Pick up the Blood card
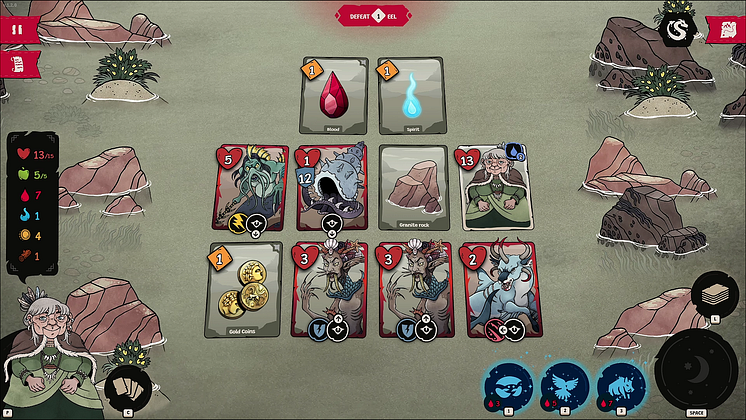Viewport: 746px width, 420px height. (330, 96)
